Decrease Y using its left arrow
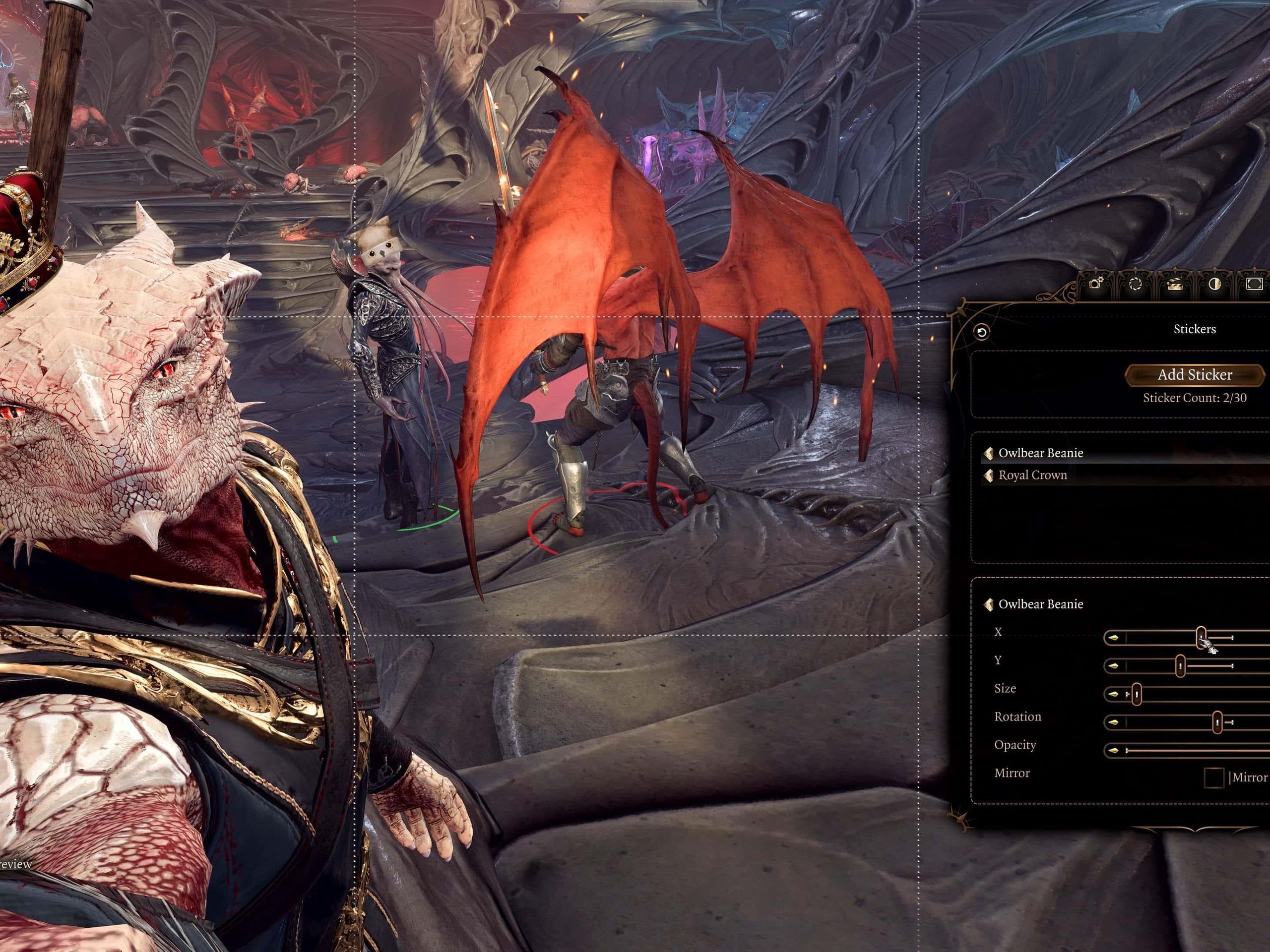The image size is (1270, 952). [x=1113, y=665]
